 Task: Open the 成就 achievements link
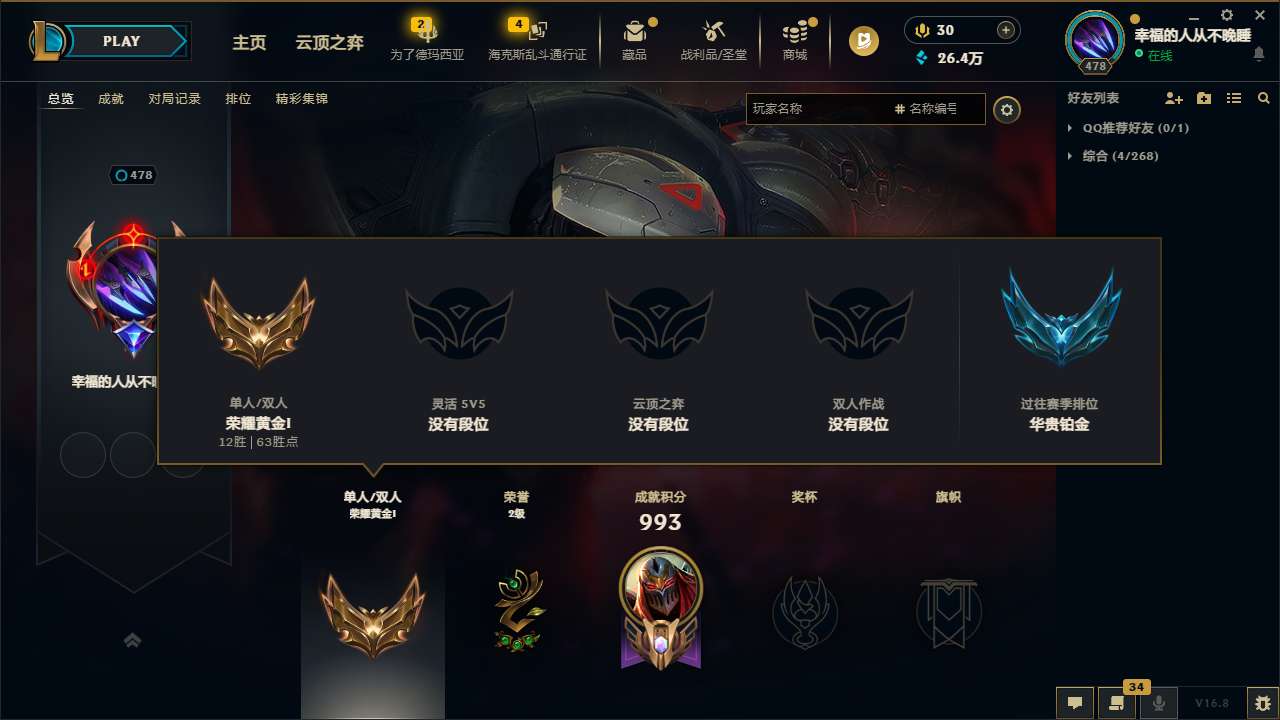tap(110, 99)
